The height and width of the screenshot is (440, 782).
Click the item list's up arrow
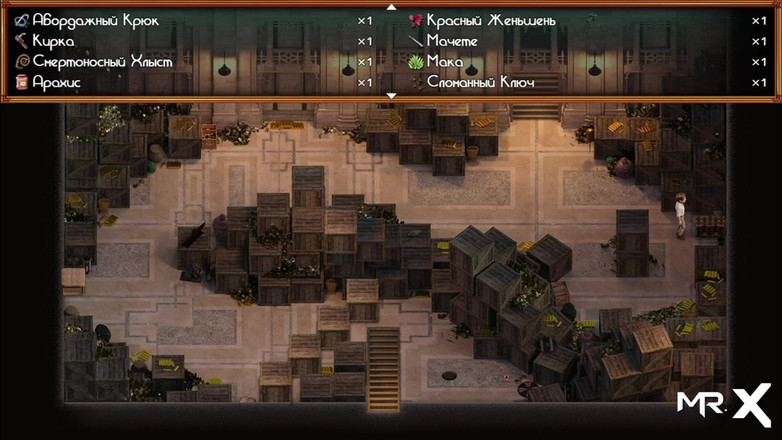tap(391, 6)
